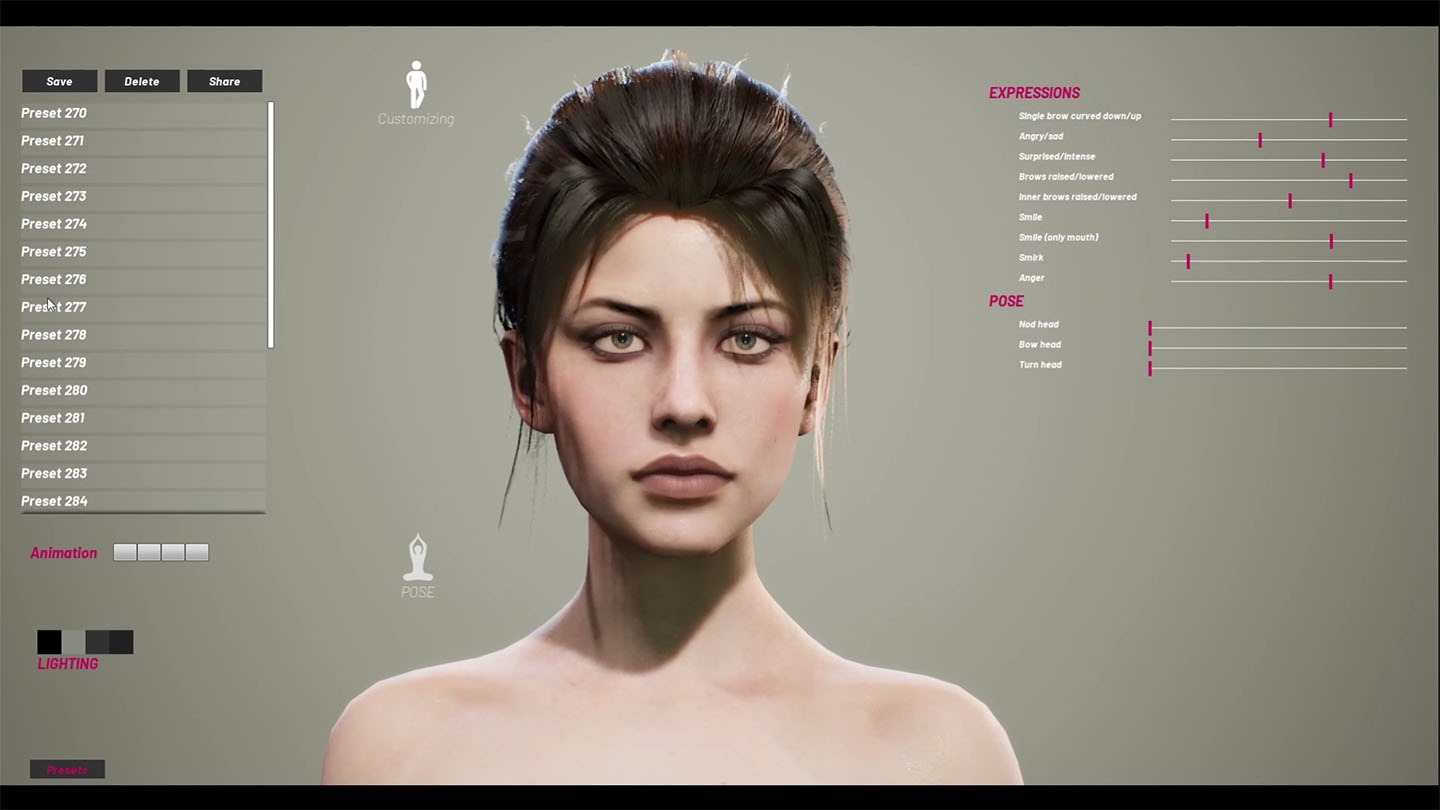Adjust the Angry/sad slider
The height and width of the screenshot is (810, 1440).
(x=1260, y=140)
